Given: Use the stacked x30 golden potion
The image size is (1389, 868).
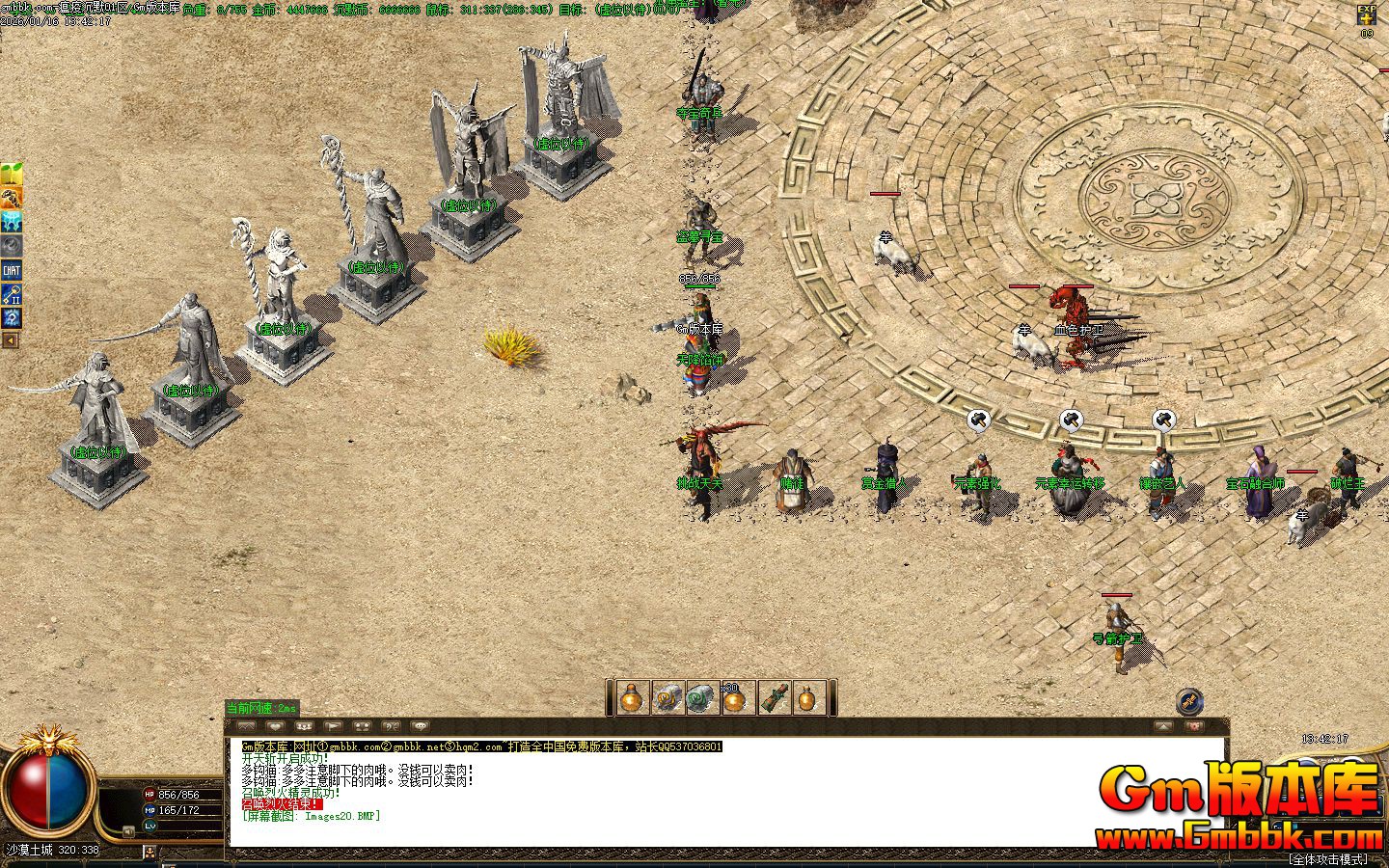Looking at the screenshot, I should coord(737,698).
